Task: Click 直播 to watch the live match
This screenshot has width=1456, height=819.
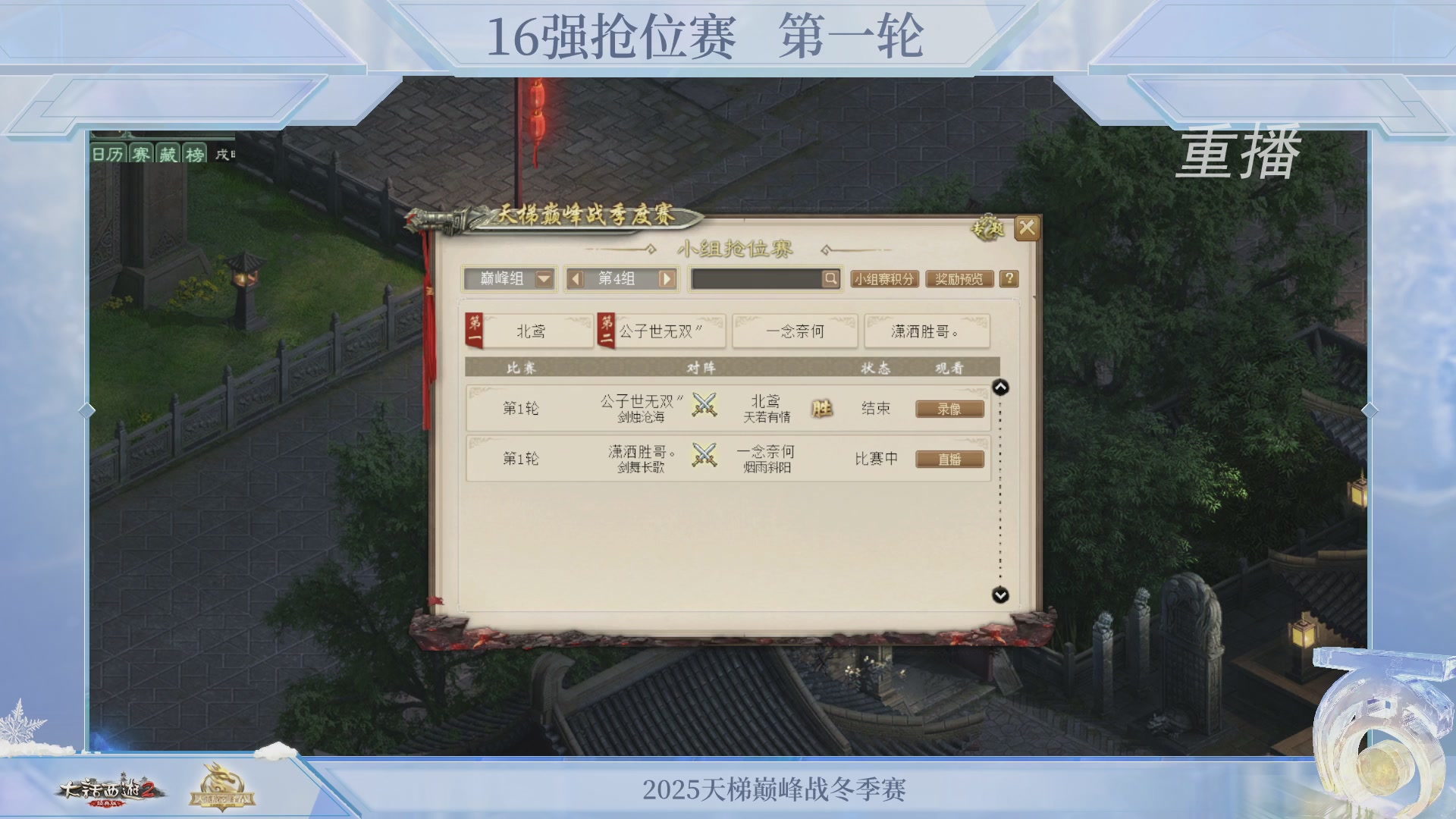Action: click(x=949, y=459)
